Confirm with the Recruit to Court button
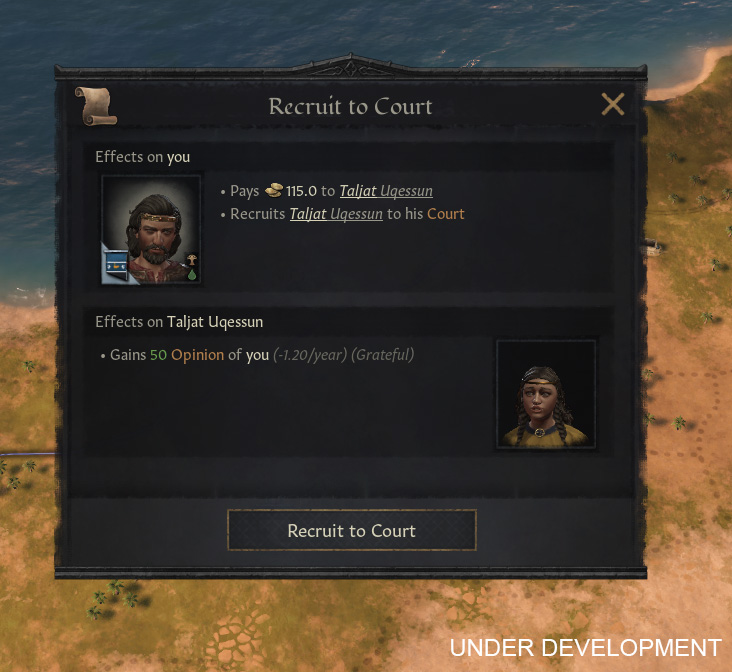The width and height of the screenshot is (732, 672). pyautogui.click(x=351, y=530)
